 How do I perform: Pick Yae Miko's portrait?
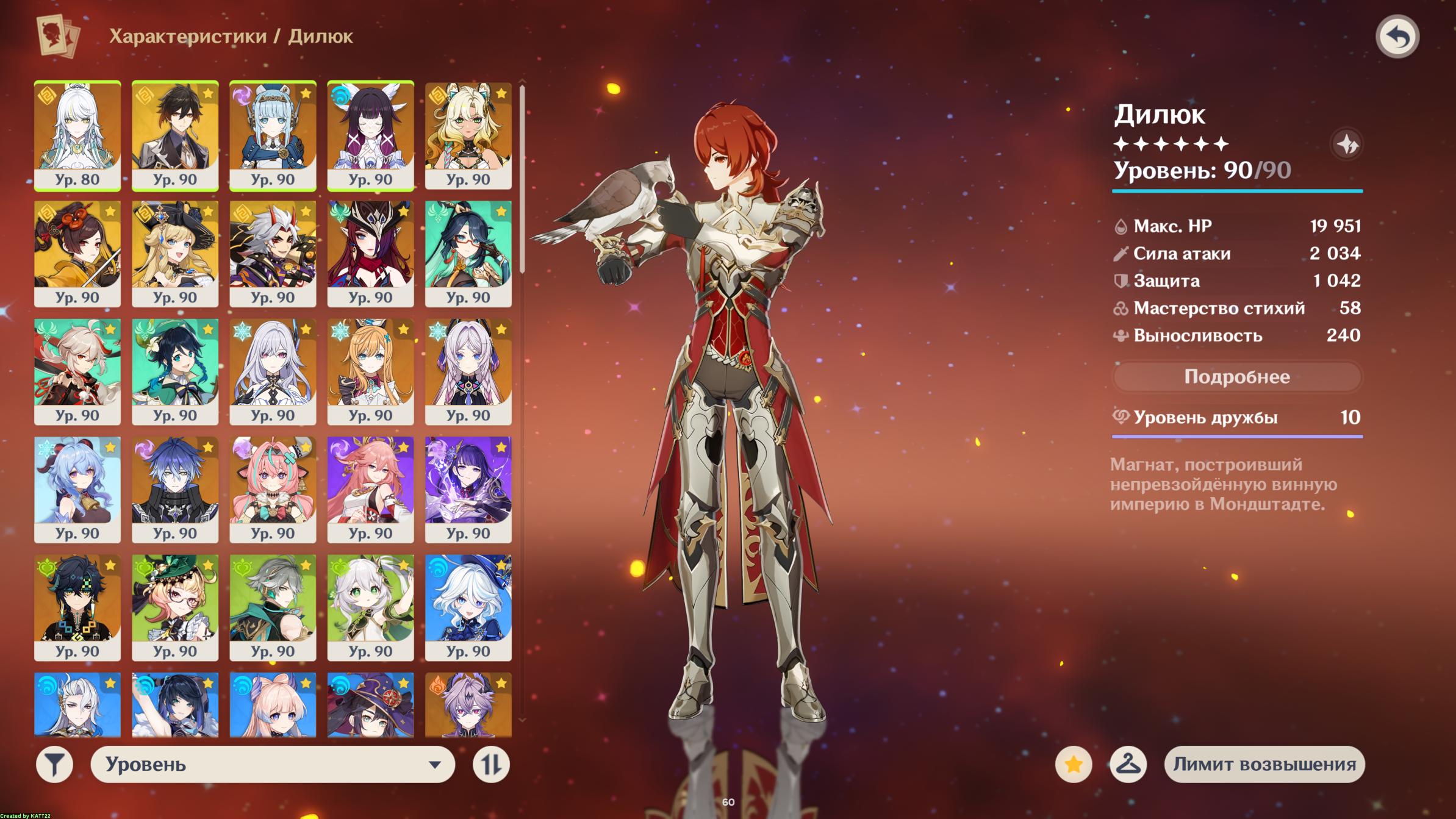[370, 488]
